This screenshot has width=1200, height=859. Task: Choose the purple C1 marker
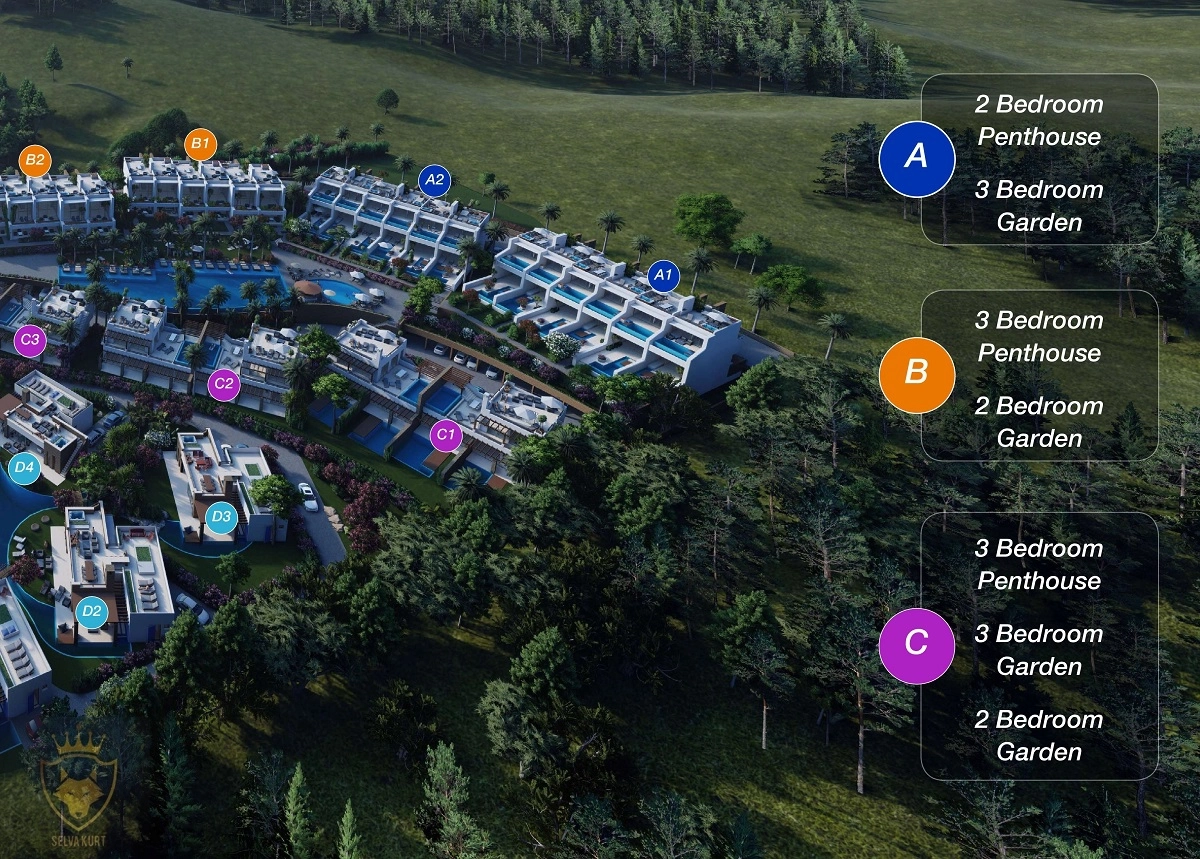point(446,435)
